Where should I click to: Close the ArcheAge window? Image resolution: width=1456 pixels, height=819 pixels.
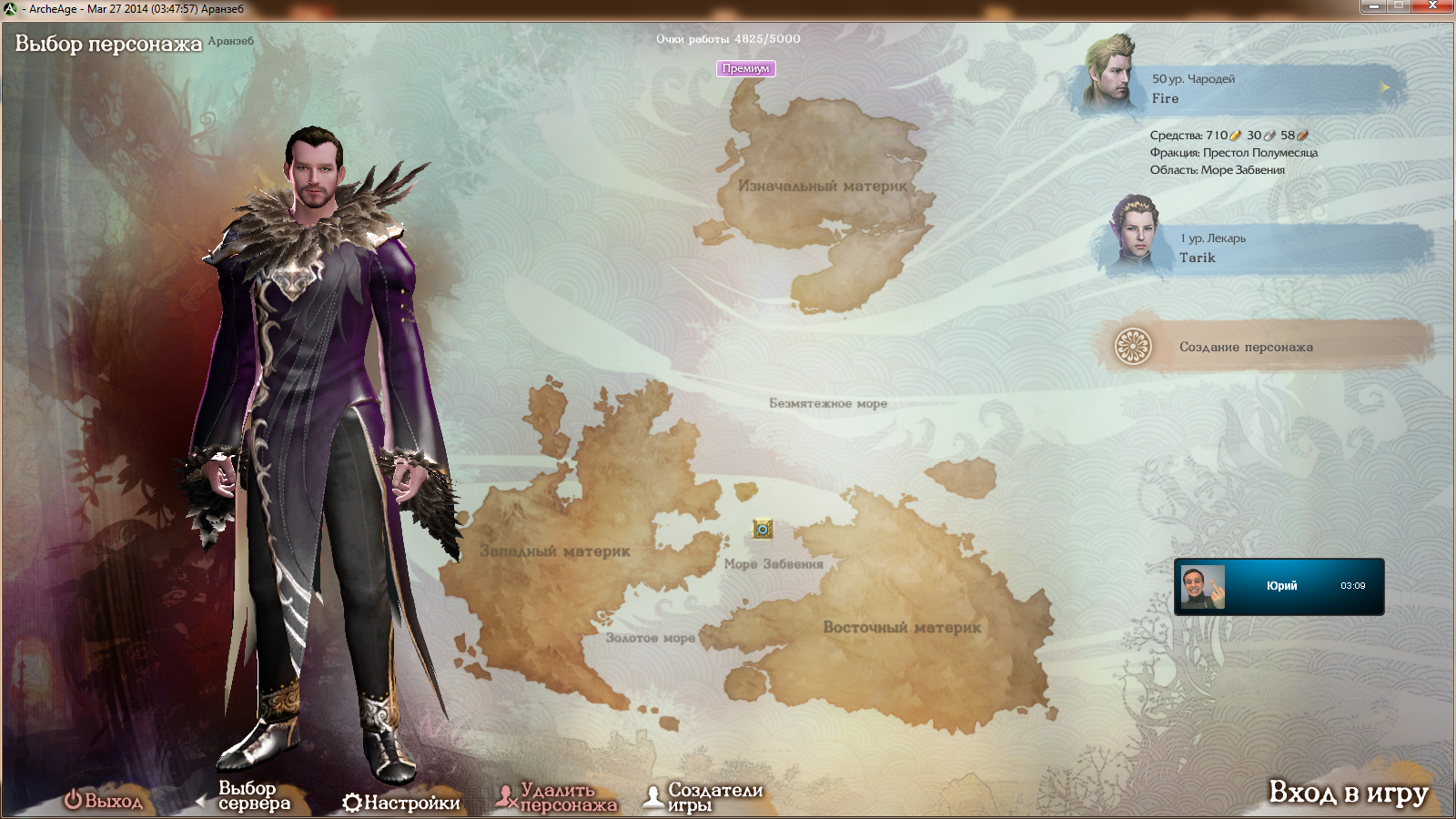click(x=1432, y=6)
